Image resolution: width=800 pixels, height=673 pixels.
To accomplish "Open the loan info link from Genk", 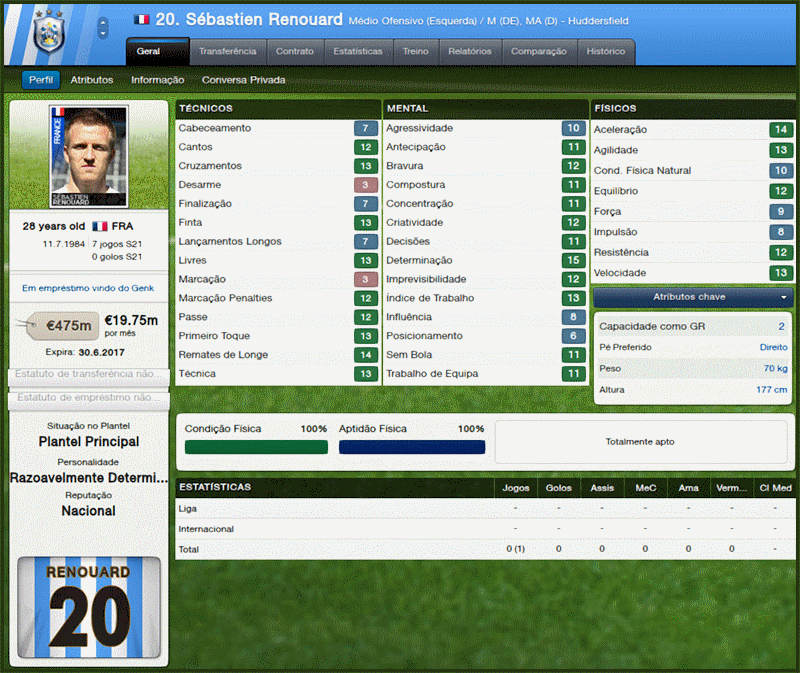I will click(x=88, y=288).
